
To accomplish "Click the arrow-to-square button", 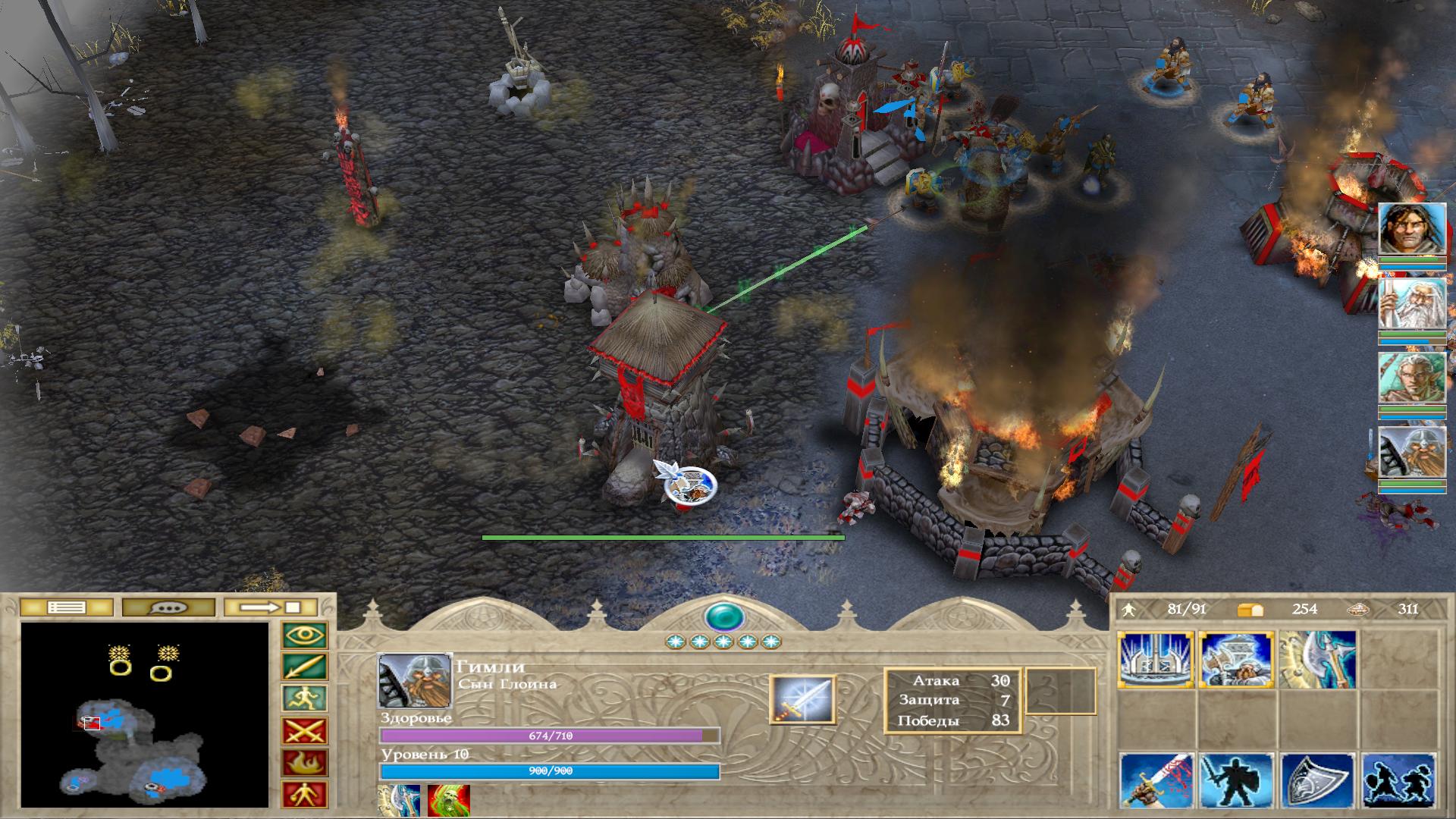I will click(271, 607).
